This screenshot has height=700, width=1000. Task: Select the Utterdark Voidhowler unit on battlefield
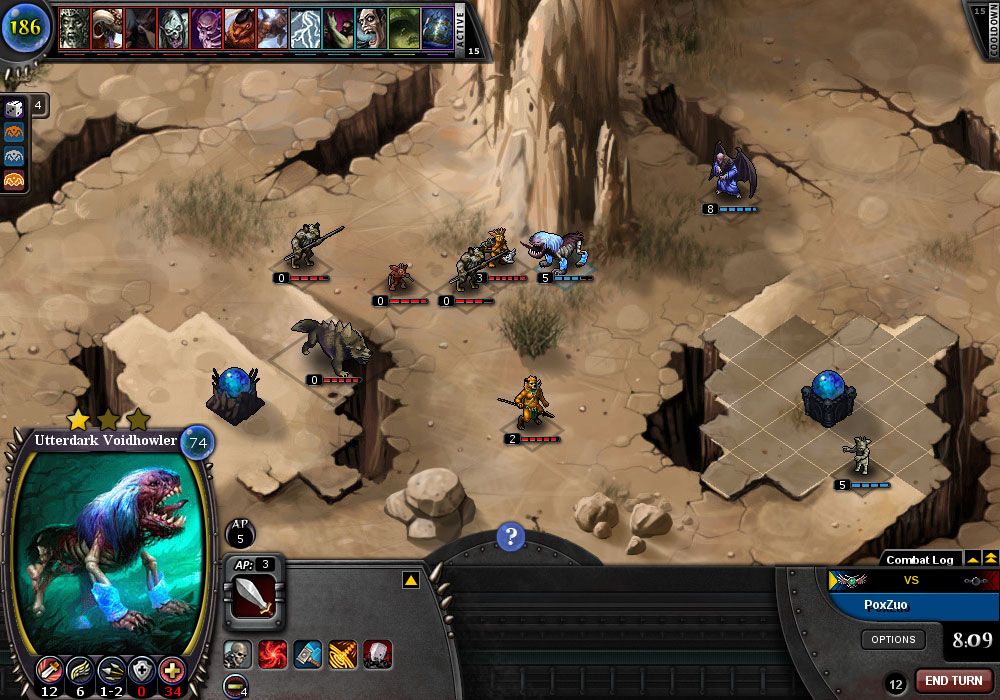(557, 250)
